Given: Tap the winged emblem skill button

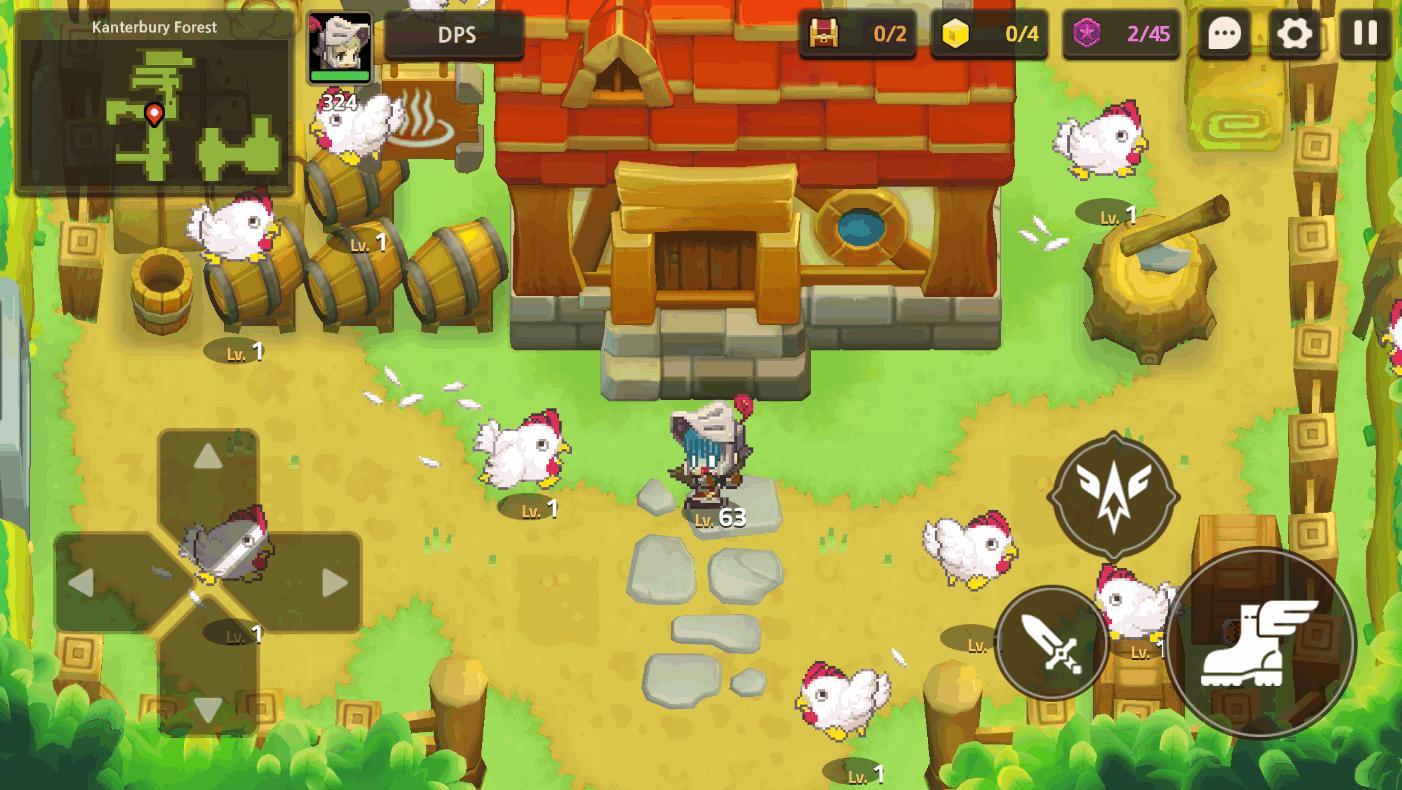Looking at the screenshot, I should [1113, 493].
